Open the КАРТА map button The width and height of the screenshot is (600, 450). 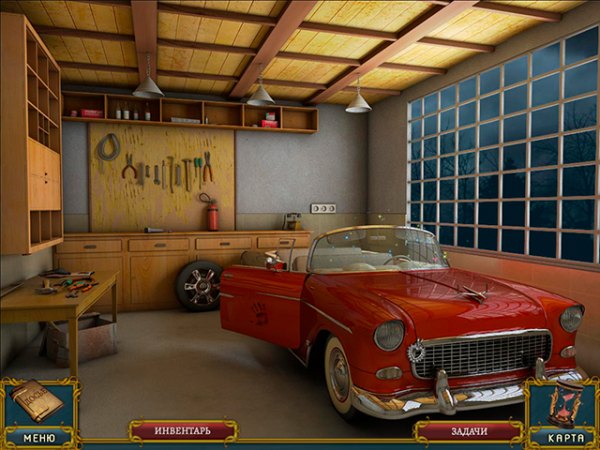coord(563,438)
